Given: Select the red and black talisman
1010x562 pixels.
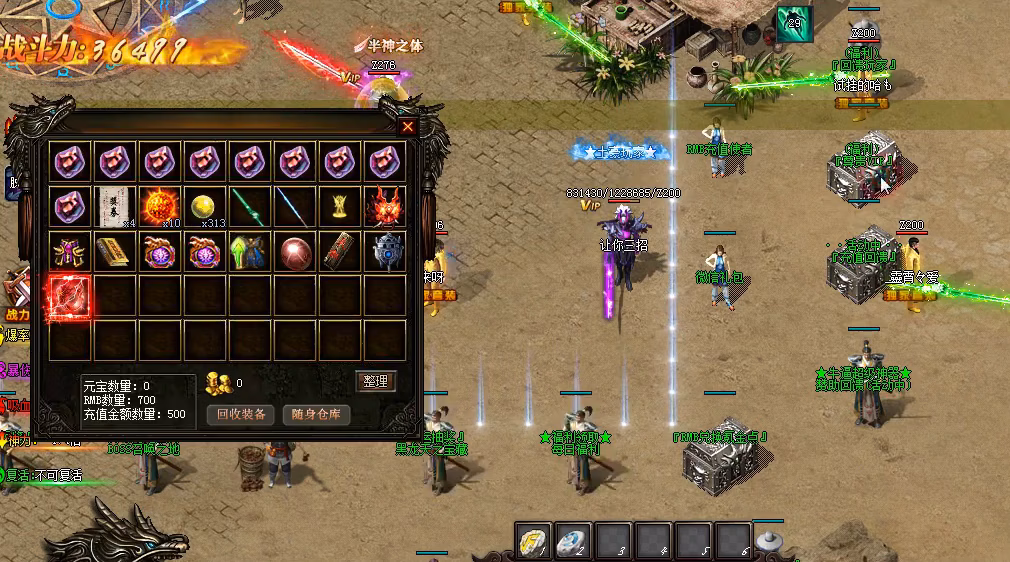Looking at the screenshot, I should pyautogui.click(x=340, y=251).
